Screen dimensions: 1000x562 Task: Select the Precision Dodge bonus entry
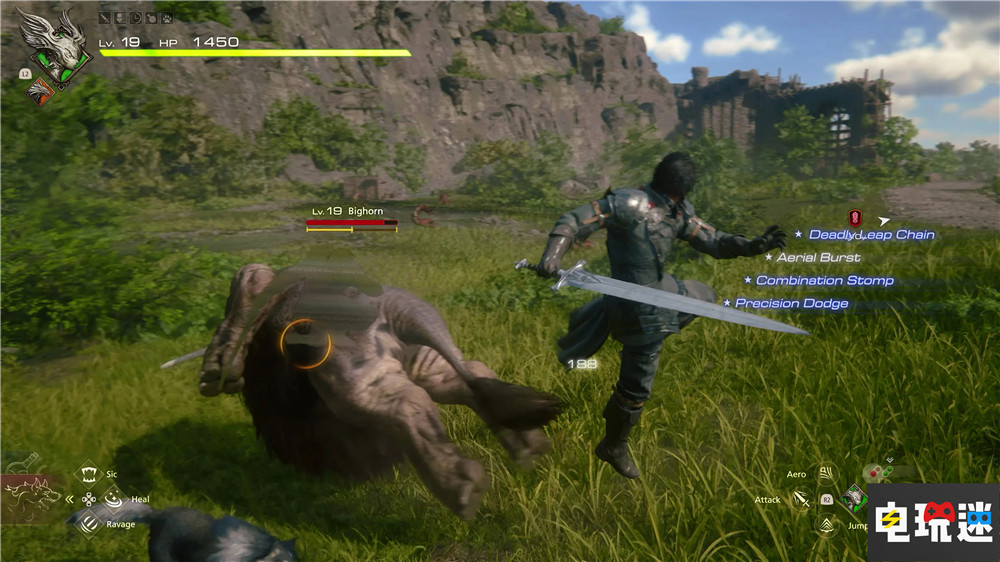click(791, 303)
